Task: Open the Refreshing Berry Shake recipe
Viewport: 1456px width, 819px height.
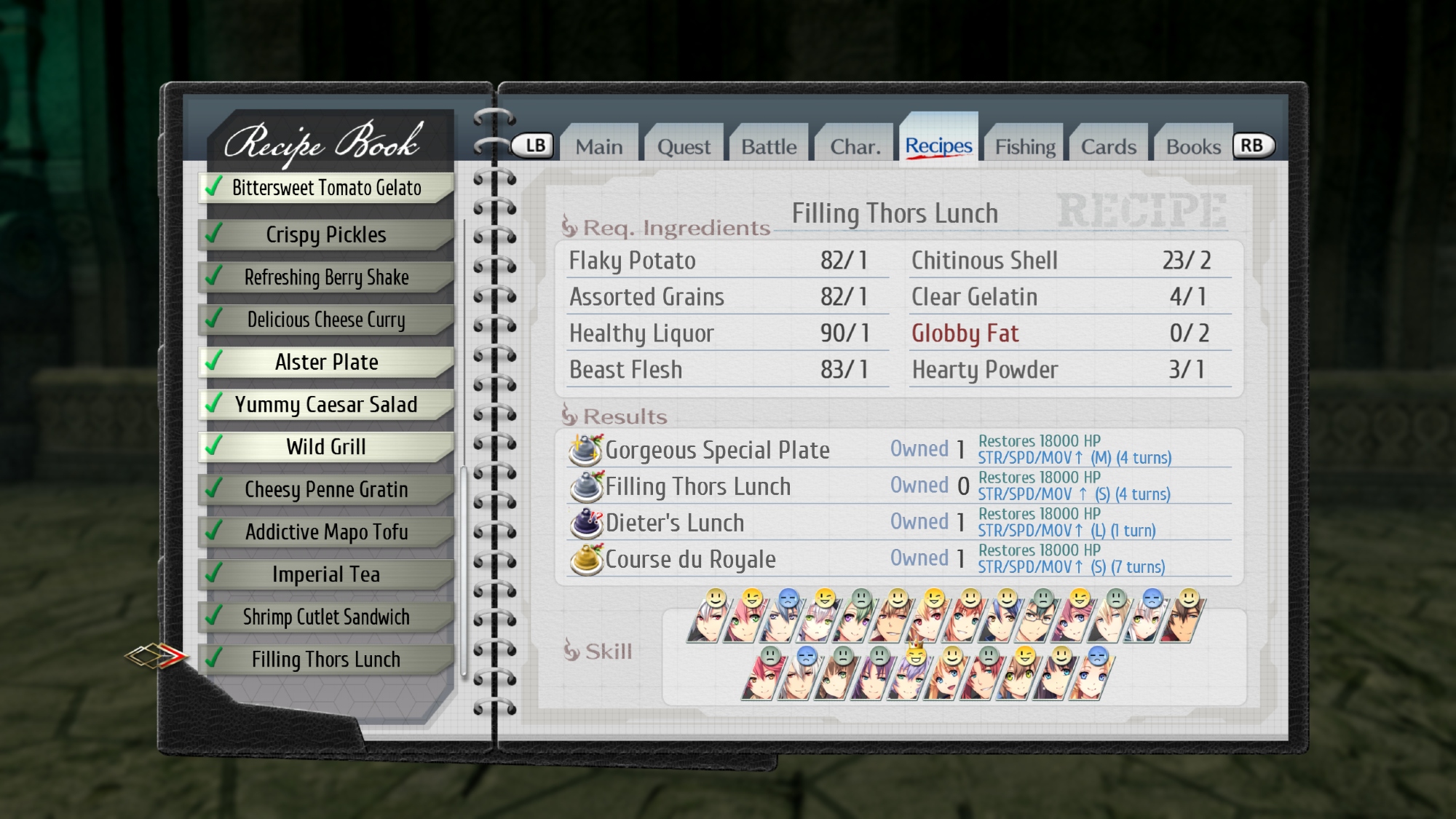Action: pos(326,277)
